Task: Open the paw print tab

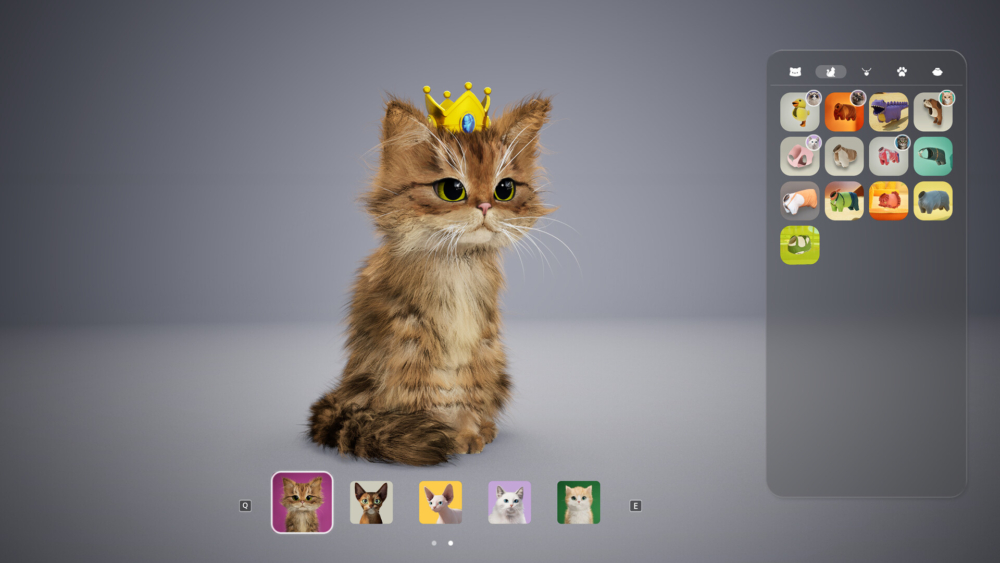Action: [x=902, y=72]
